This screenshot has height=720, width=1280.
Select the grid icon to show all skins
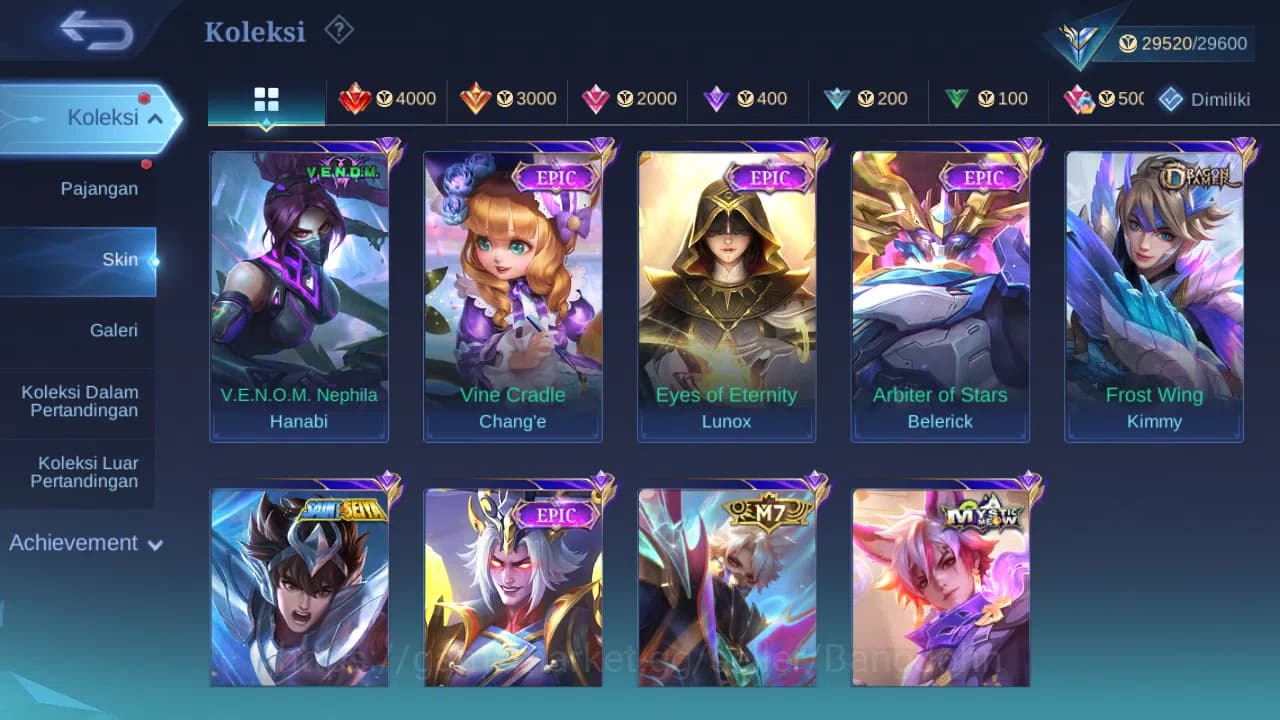(266, 100)
